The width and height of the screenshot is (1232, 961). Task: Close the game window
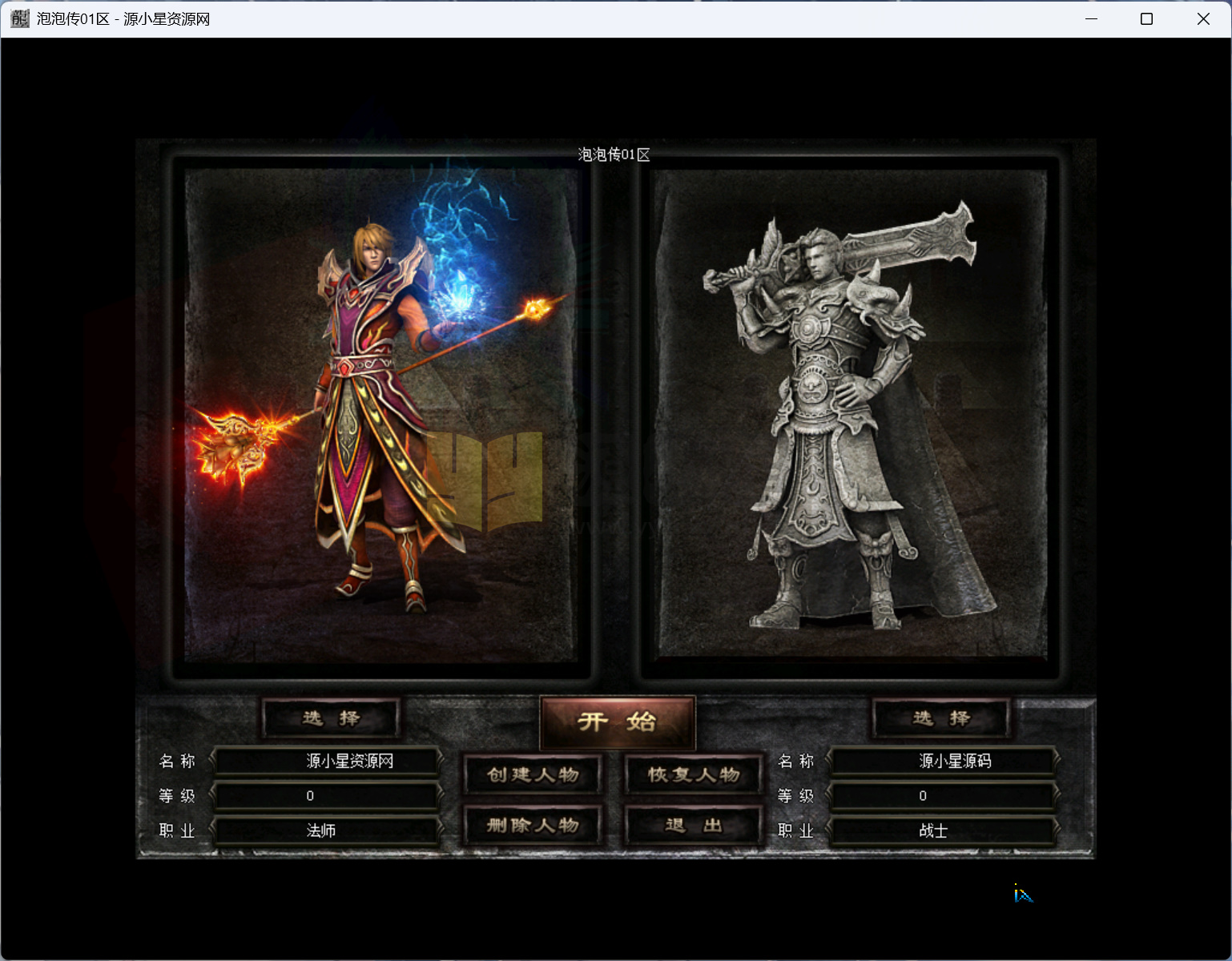pyautogui.click(x=1203, y=19)
